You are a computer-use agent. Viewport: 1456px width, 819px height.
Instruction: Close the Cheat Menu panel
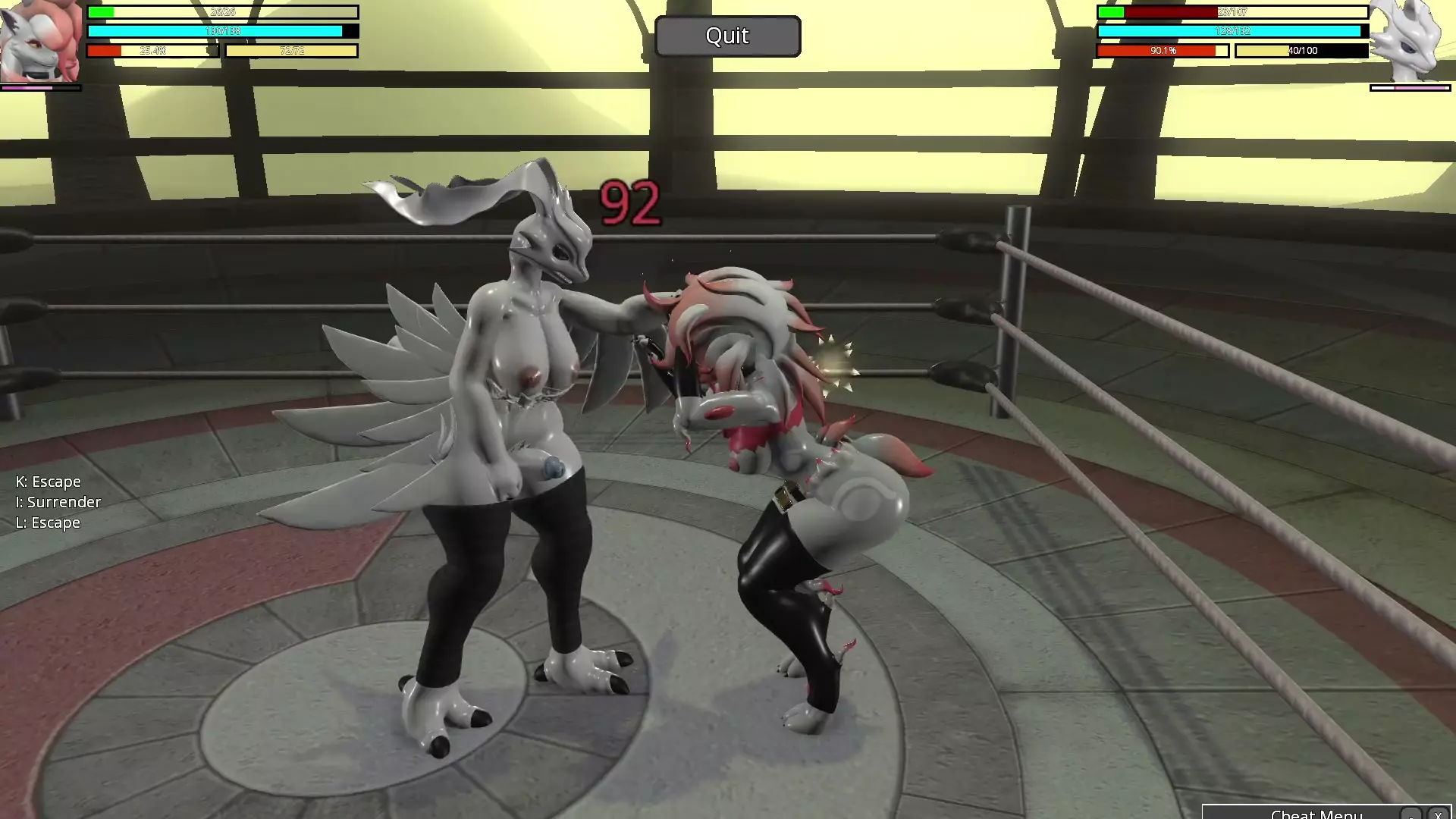[x=1438, y=814]
